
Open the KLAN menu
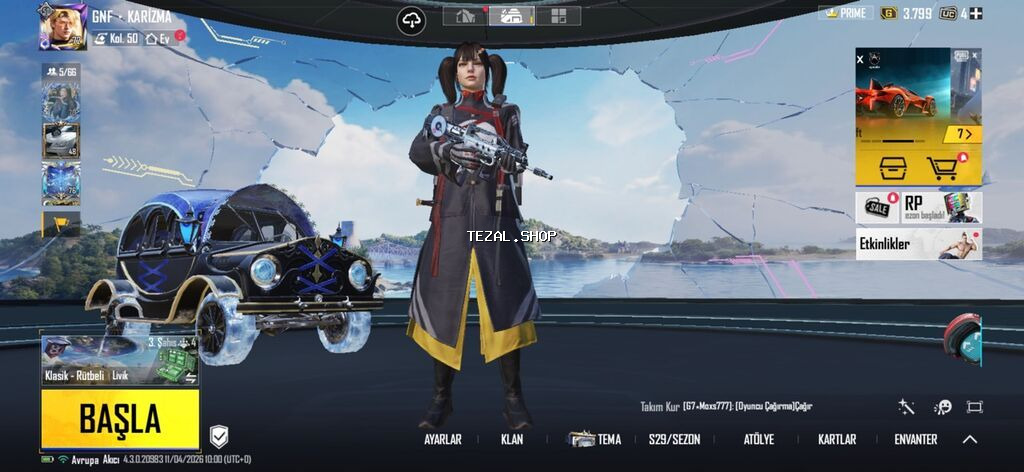[512, 439]
